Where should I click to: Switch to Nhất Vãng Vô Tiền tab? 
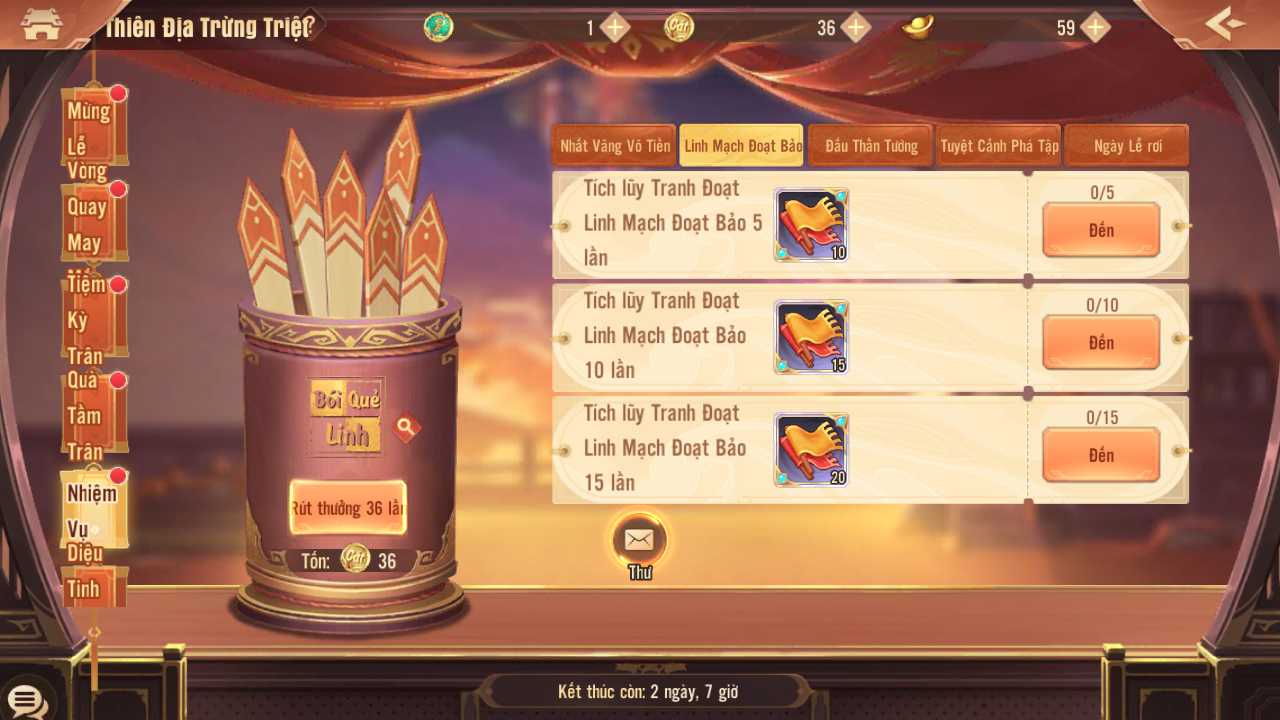pyautogui.click(x=615, y=146)
